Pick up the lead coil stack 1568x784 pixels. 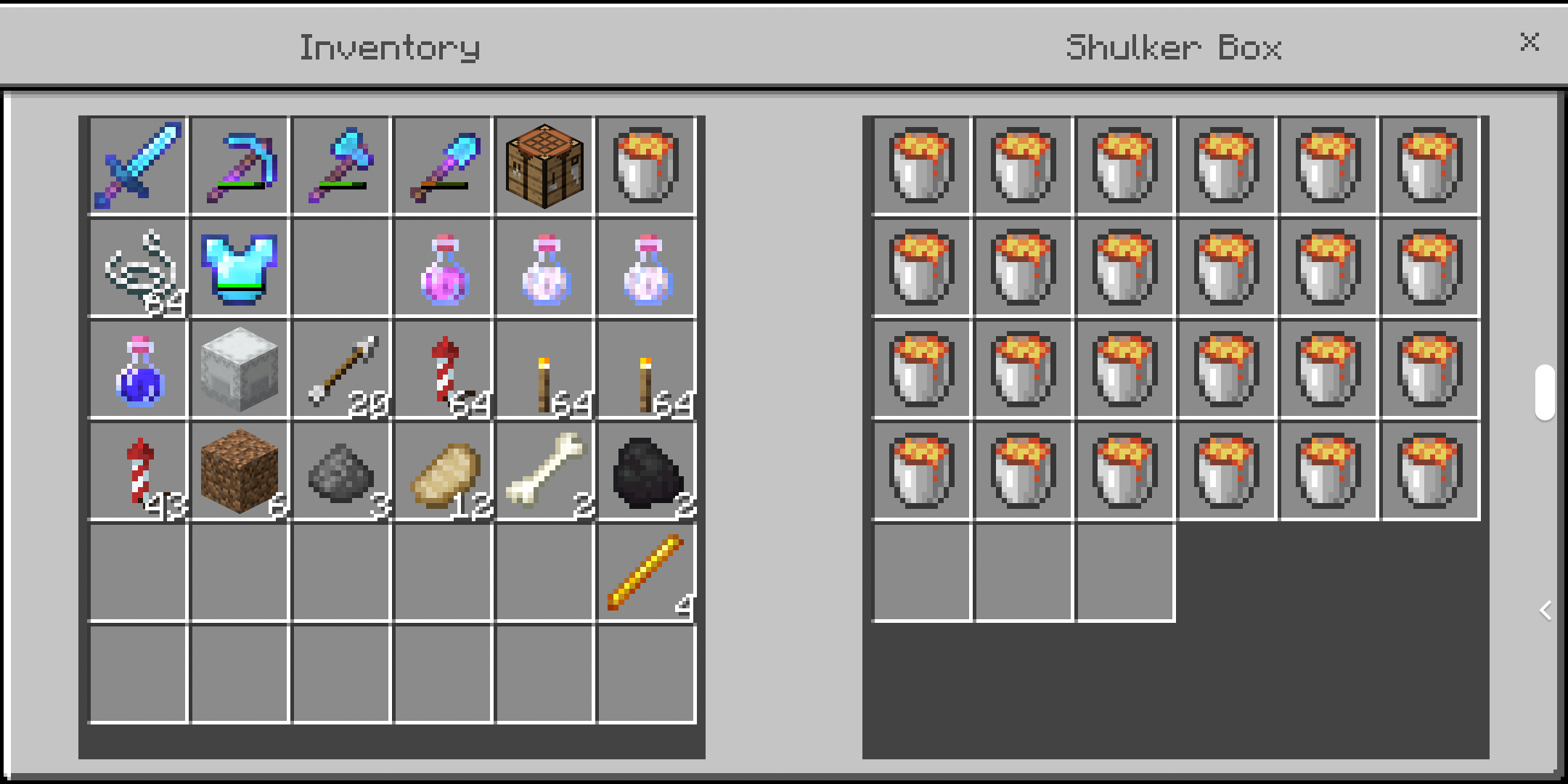(x=138, y=269)
